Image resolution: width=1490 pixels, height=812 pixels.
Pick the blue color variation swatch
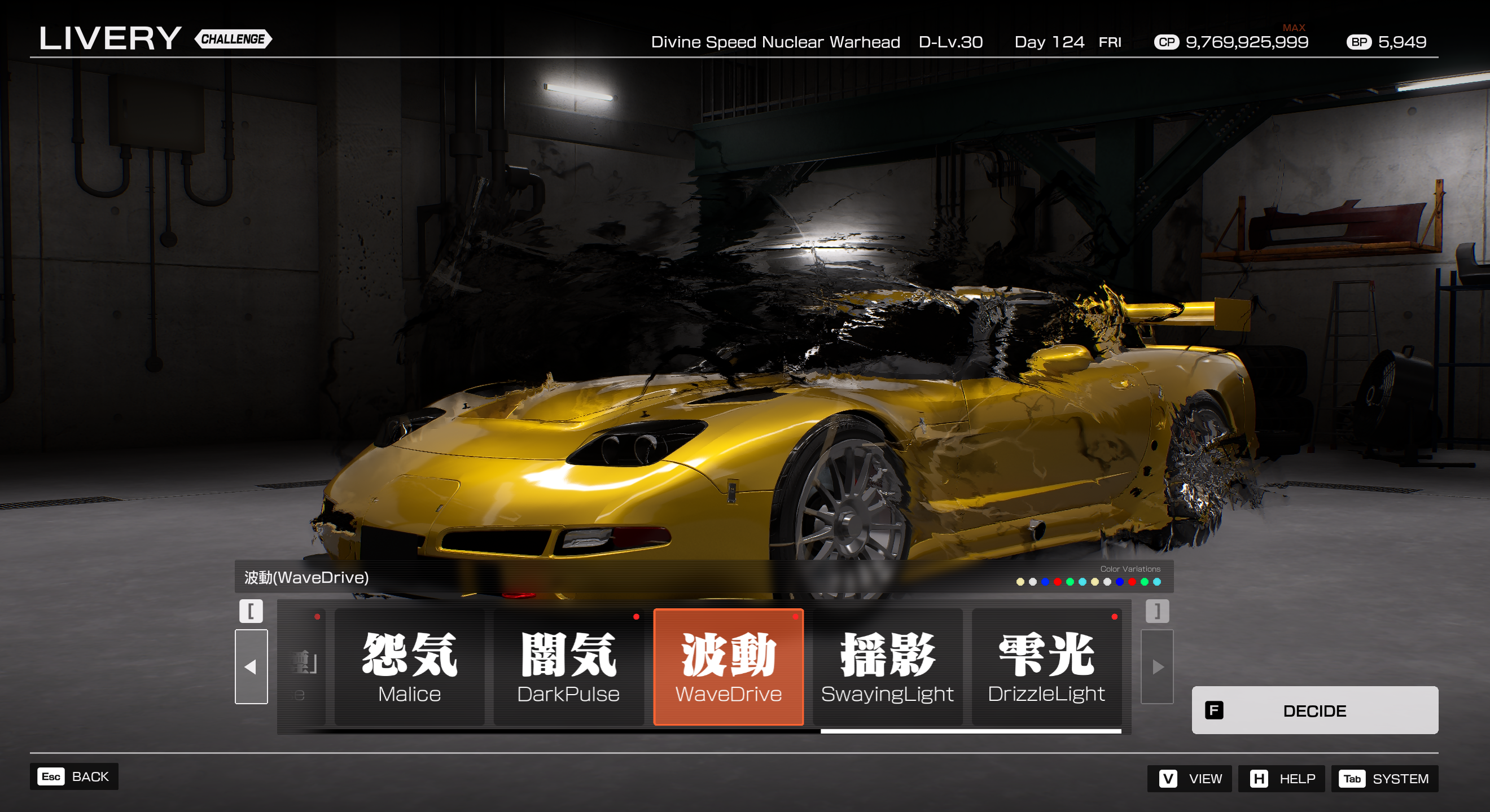click(1046, 582)
